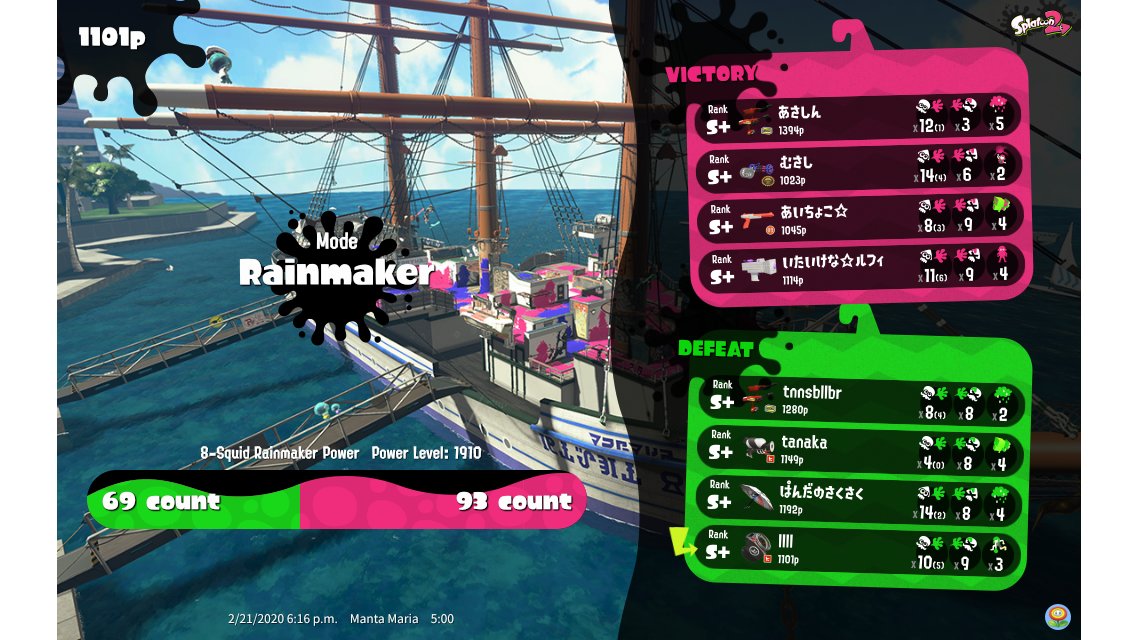Screen dimensions: 1138x640
Task: Select player むさし's result row
Action: [x=860, y=167]
